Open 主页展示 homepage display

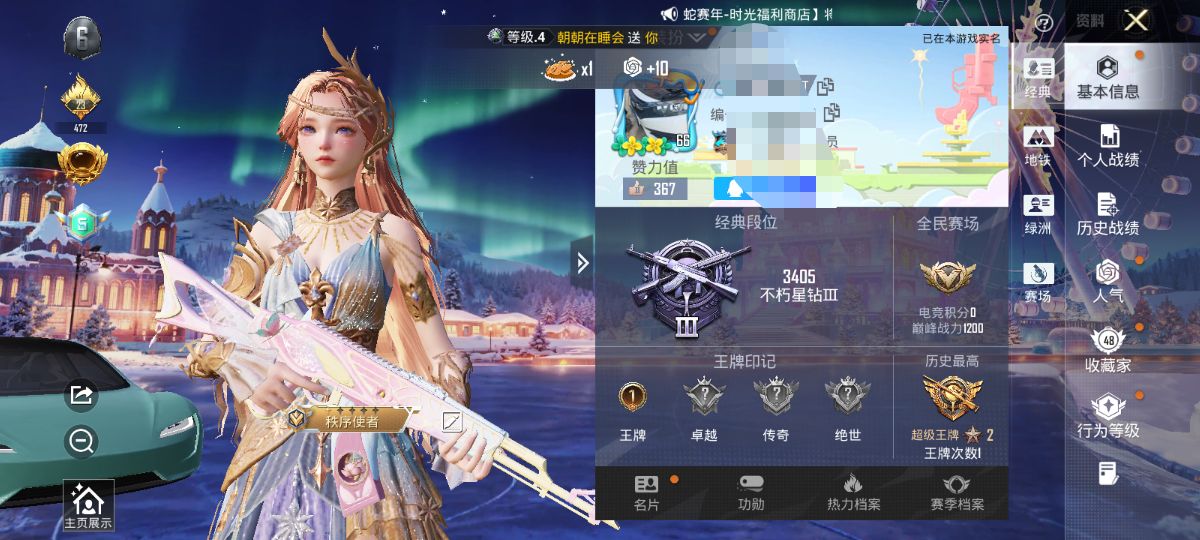tap(88, 506)
